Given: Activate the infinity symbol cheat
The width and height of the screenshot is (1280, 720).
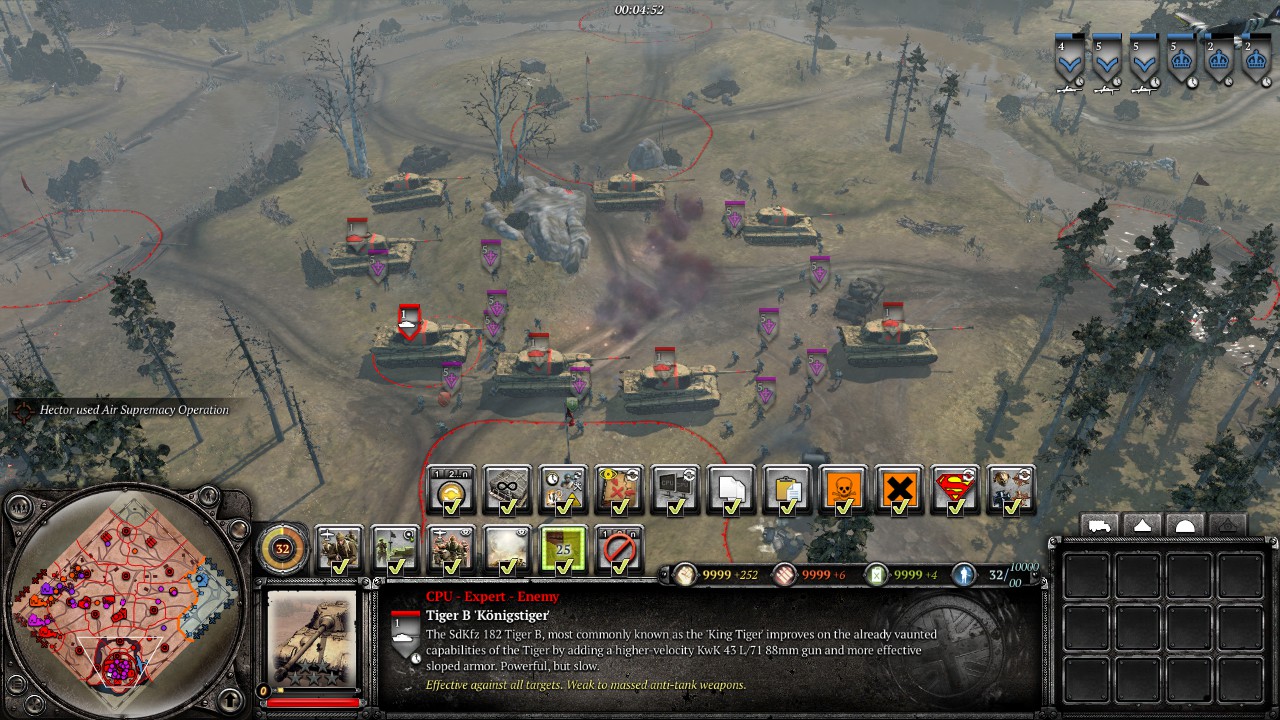Looking at the screenshot, I should tap(507, 490).
